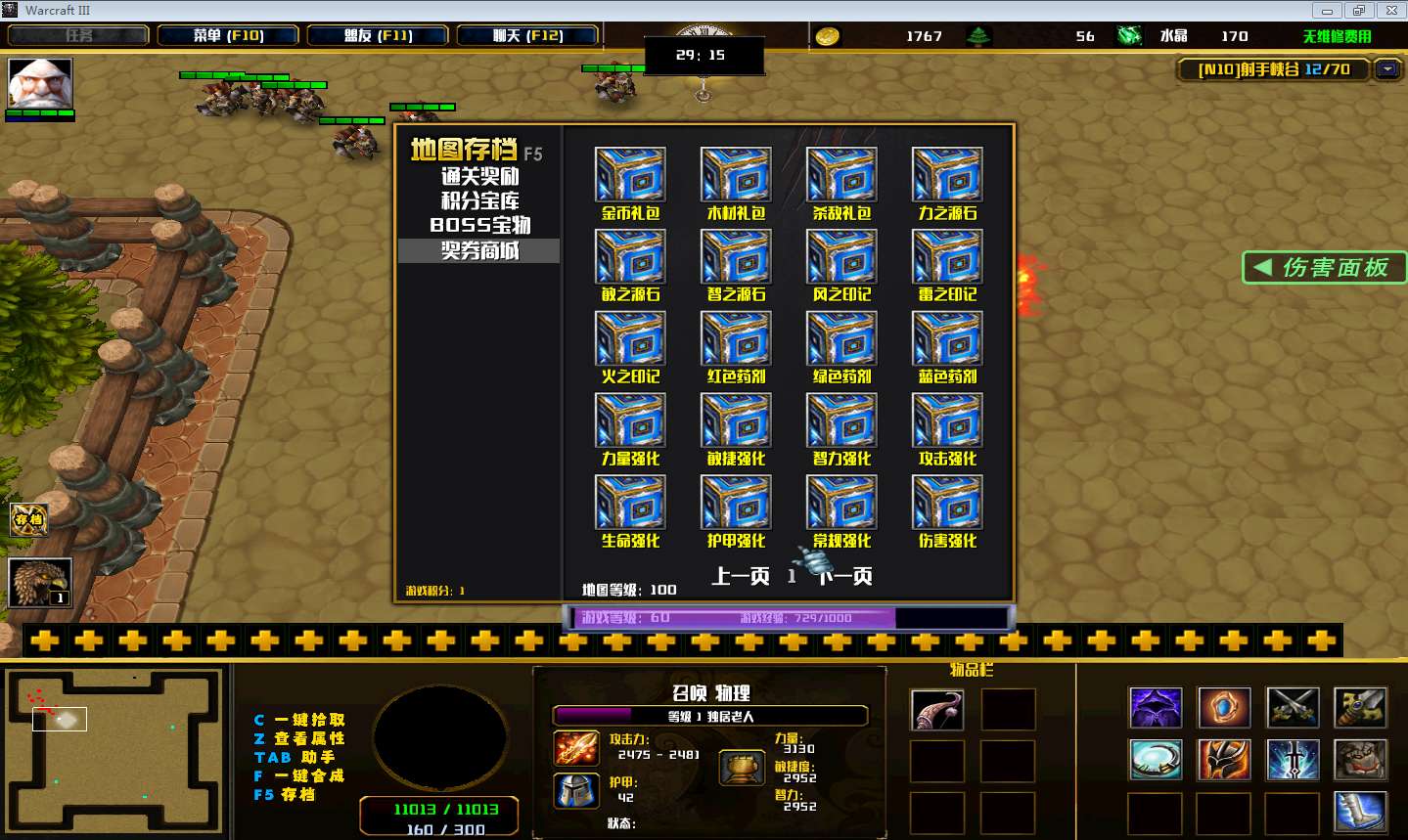Minimize the Warcraft III window
1408x840 pixels.
[x=1327, y=11]
